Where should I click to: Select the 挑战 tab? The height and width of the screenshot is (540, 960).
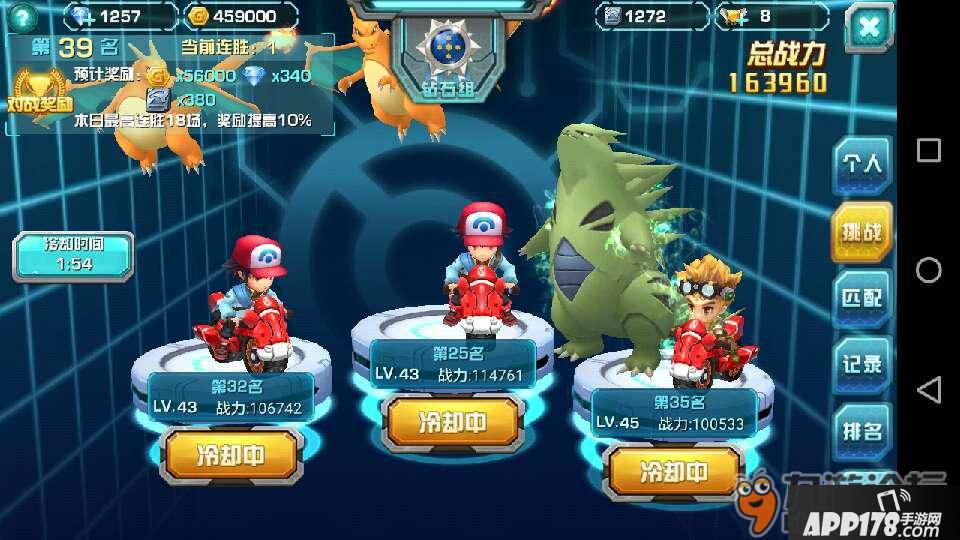point(861,232)
